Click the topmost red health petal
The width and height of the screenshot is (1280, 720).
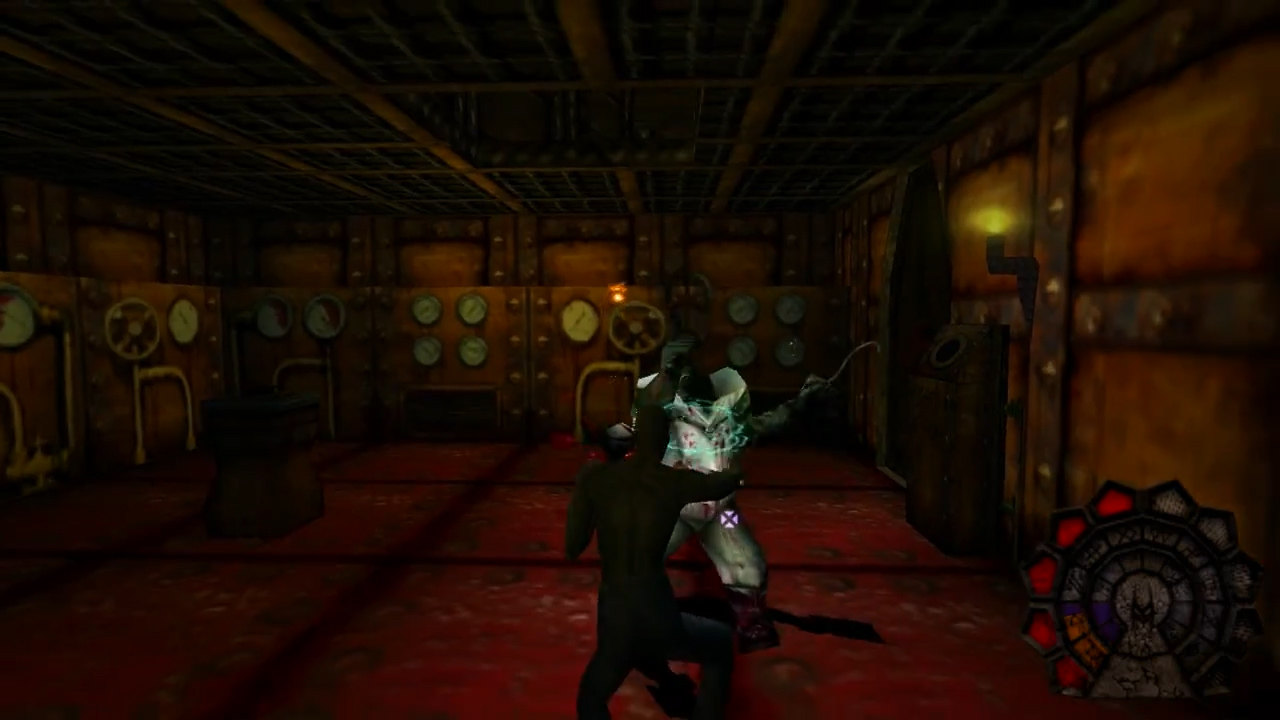click(1114, 500)
